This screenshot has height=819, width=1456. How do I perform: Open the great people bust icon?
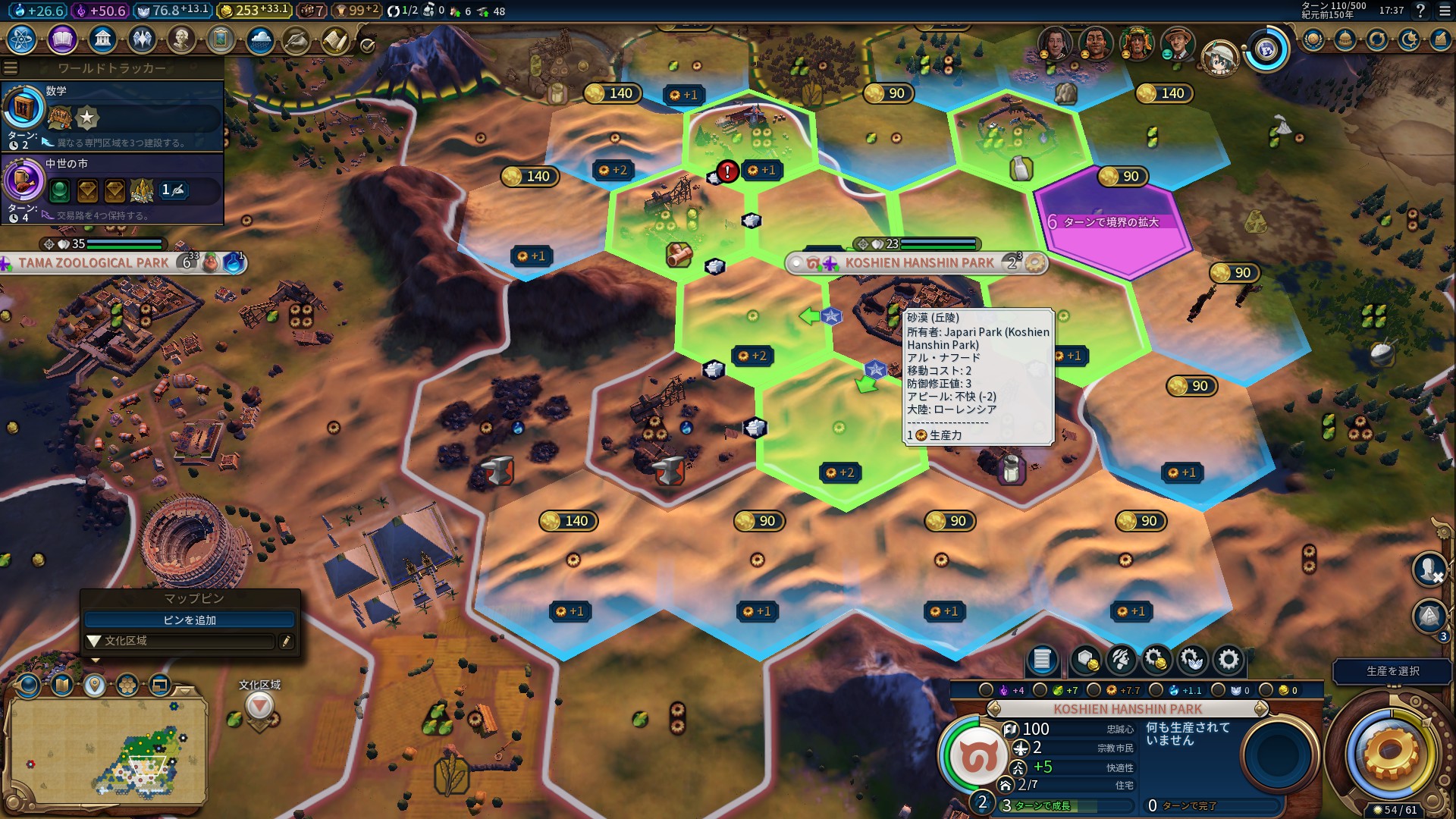(x=181, y=39)
